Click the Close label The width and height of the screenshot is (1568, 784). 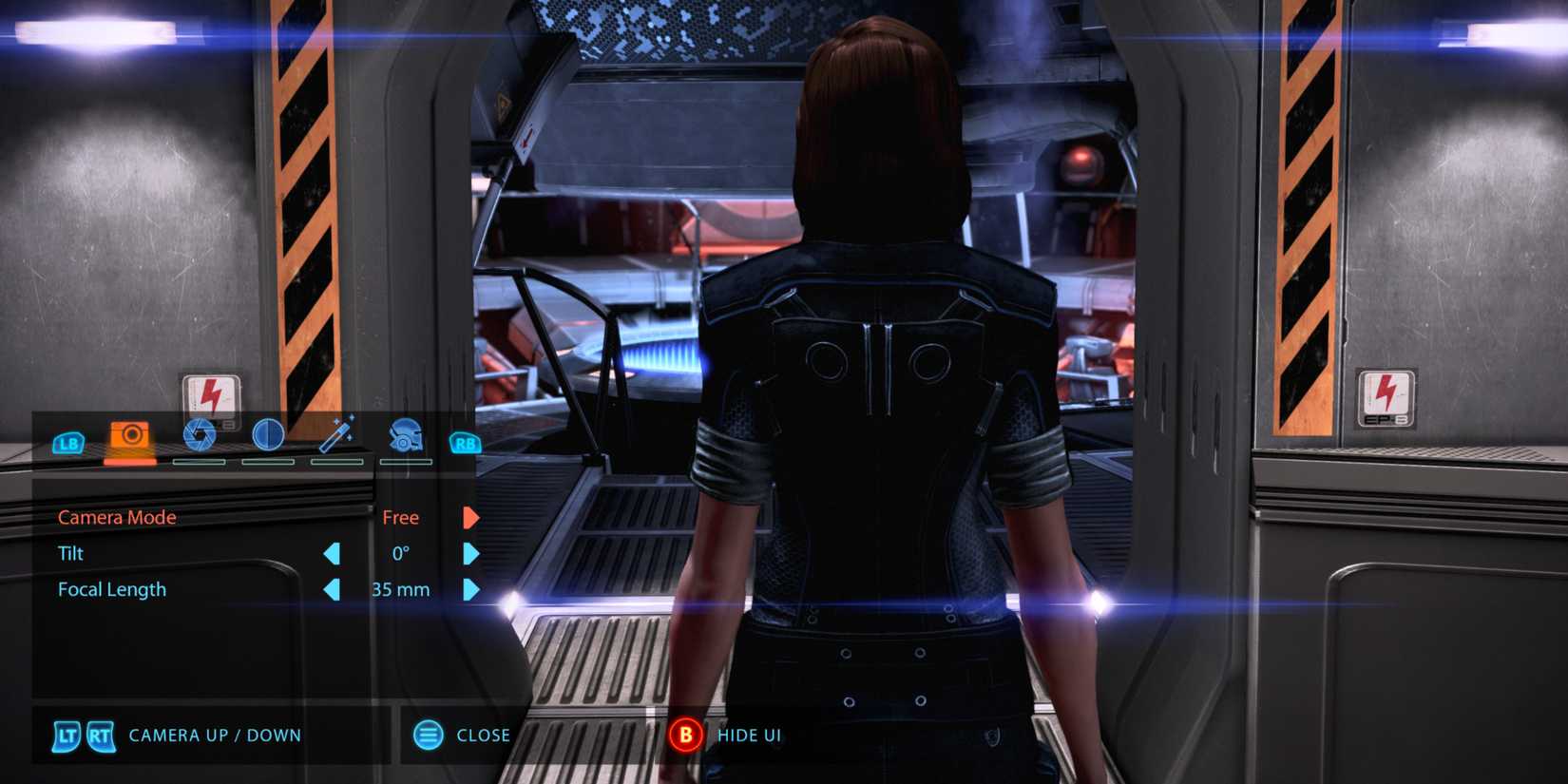coord(483,734)
